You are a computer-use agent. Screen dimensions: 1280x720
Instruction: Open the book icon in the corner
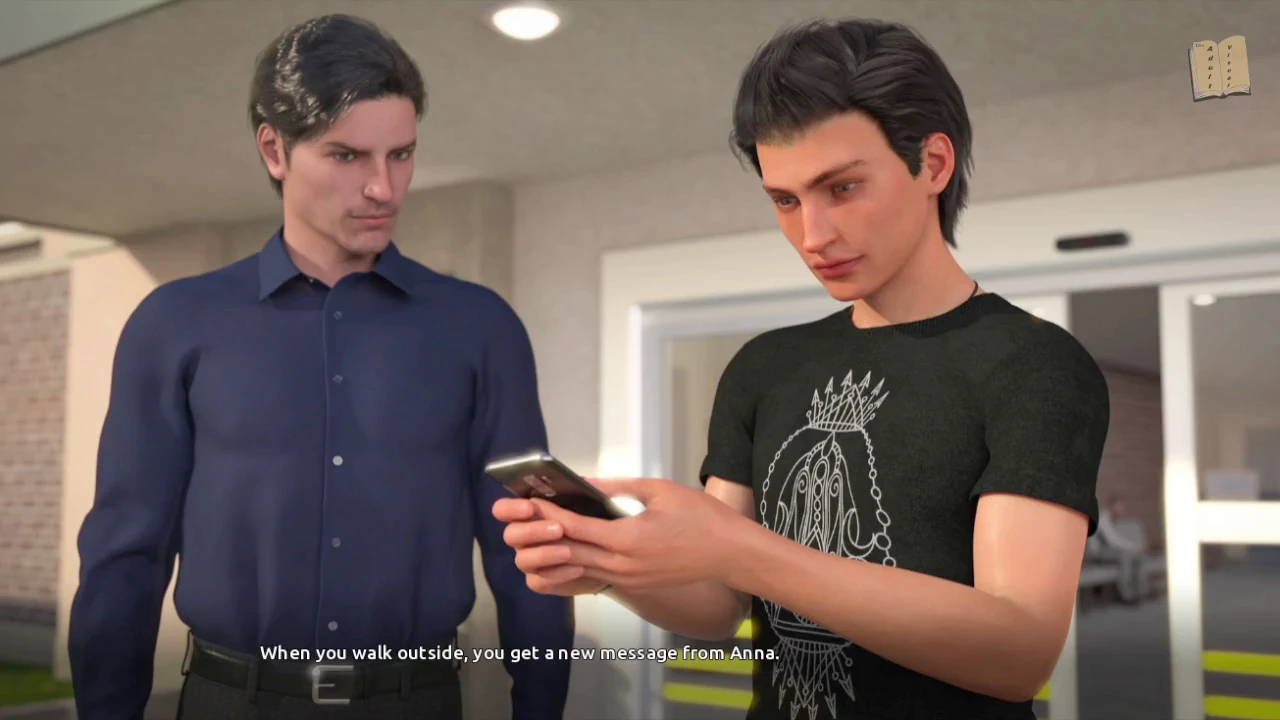click(1219, 68)
